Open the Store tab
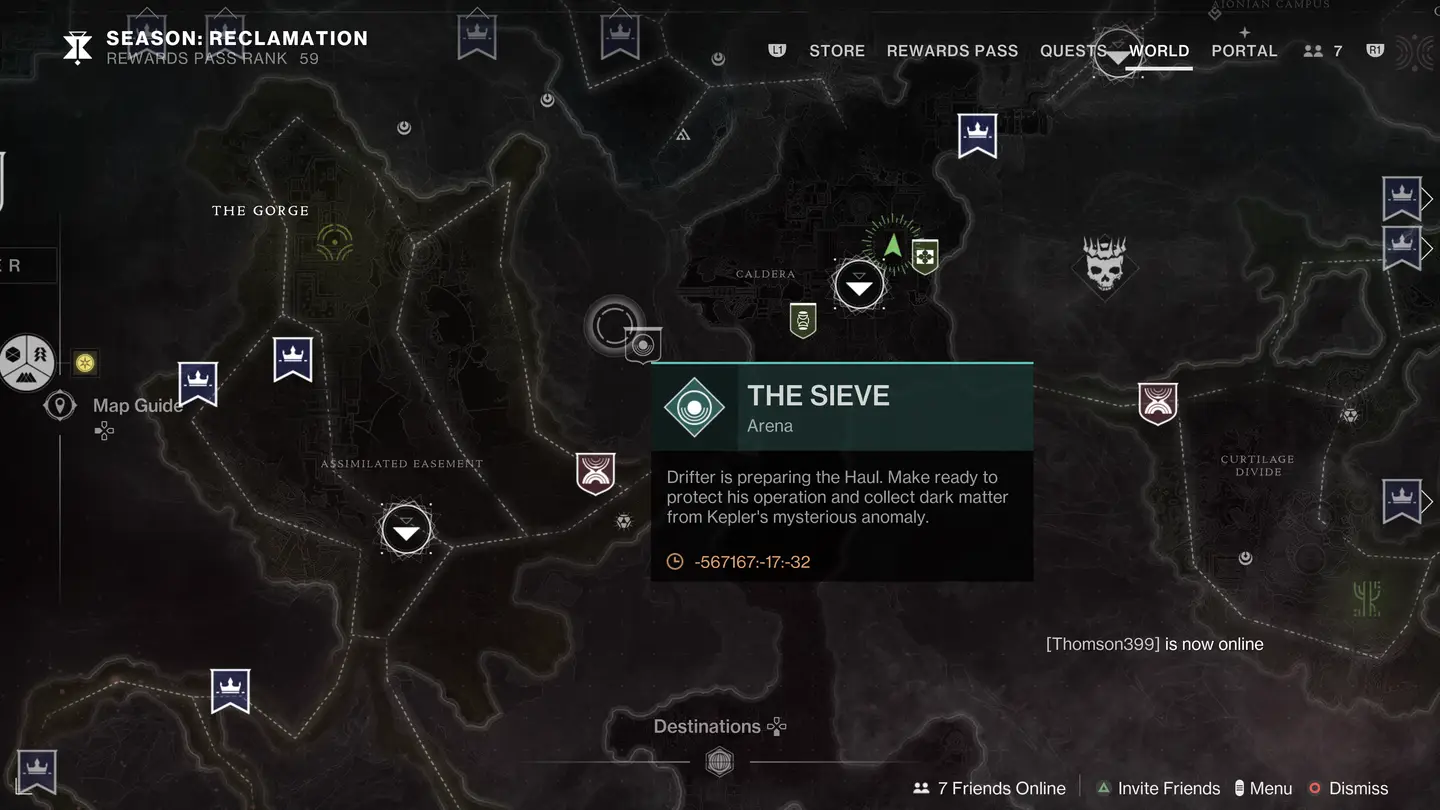The image size is (1440, 810). (x=836, y=51)
